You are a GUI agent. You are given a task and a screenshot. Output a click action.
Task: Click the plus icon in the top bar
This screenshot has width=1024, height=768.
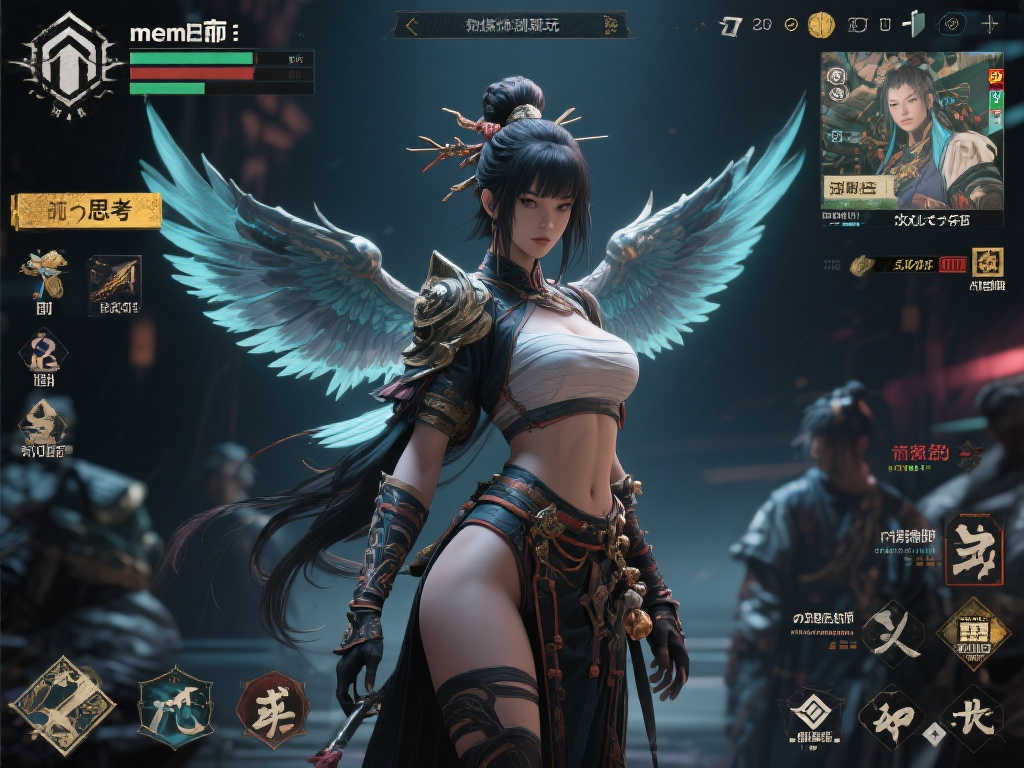pyautogui.click(x=990, y=24)
